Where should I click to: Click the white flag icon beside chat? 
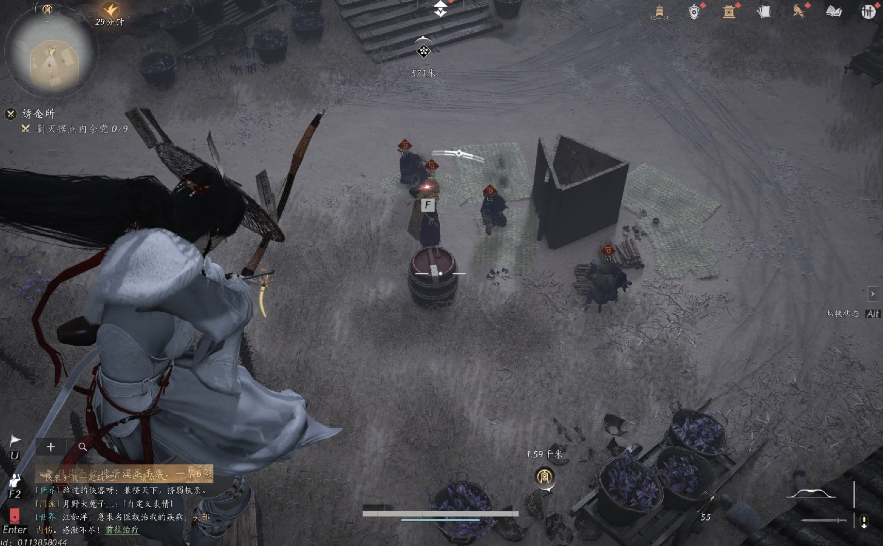pos(15,440)
